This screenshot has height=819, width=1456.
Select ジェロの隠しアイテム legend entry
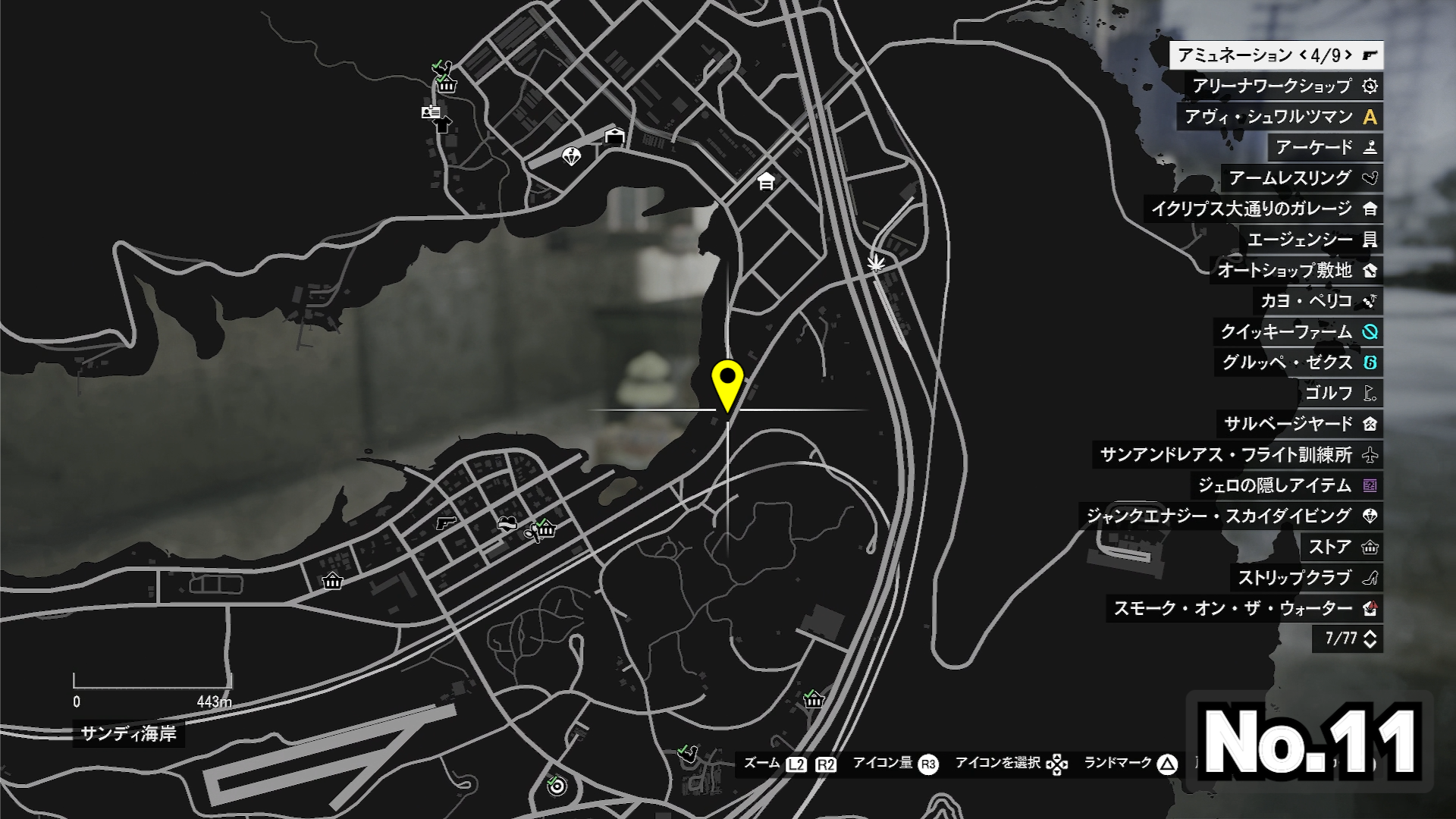[1286, 485]
